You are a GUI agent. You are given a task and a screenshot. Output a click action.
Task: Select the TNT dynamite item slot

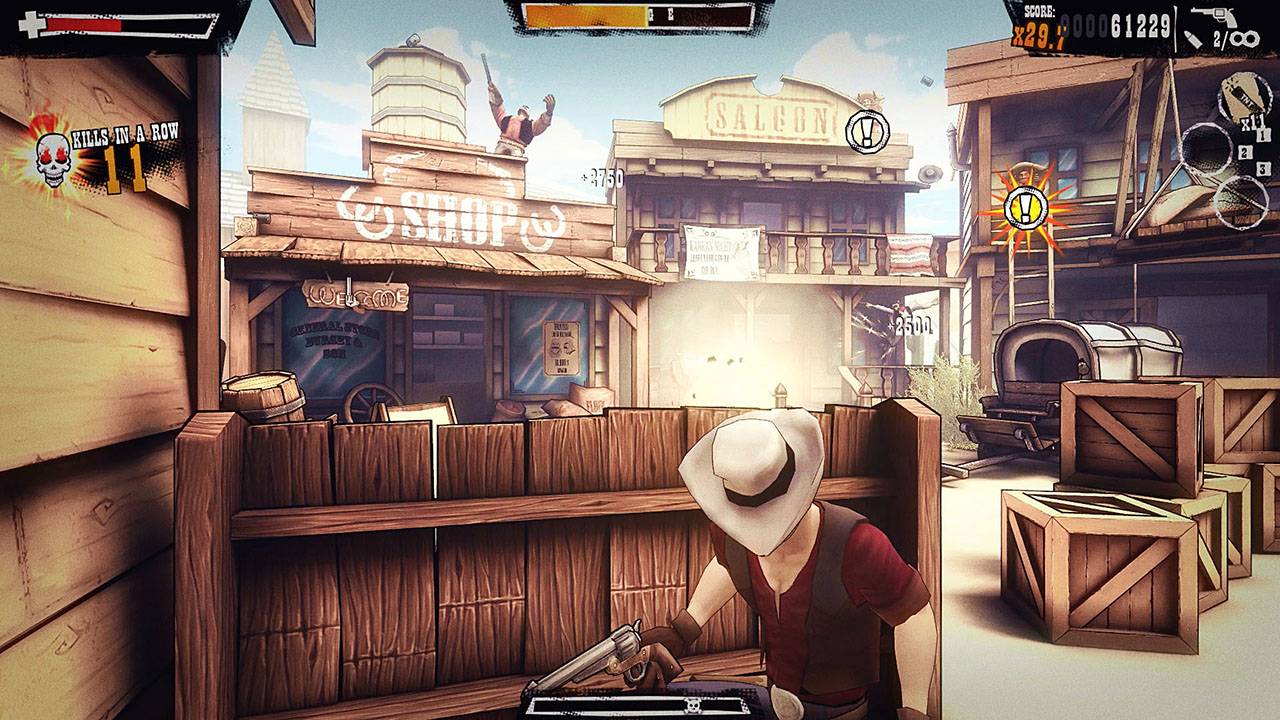point(1243,98)
